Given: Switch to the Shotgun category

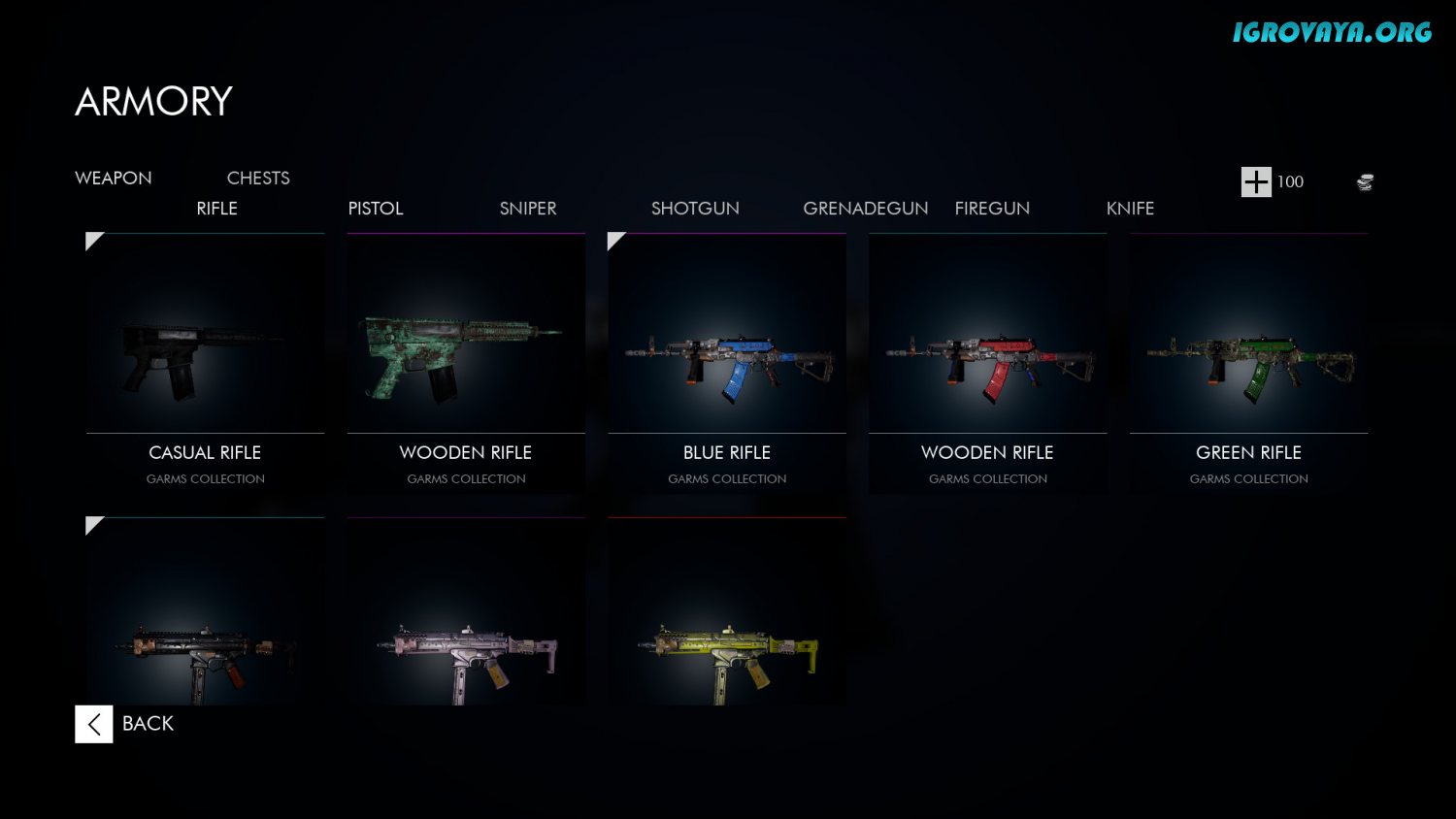Looking at the screenshot, I should click(695, 209).
